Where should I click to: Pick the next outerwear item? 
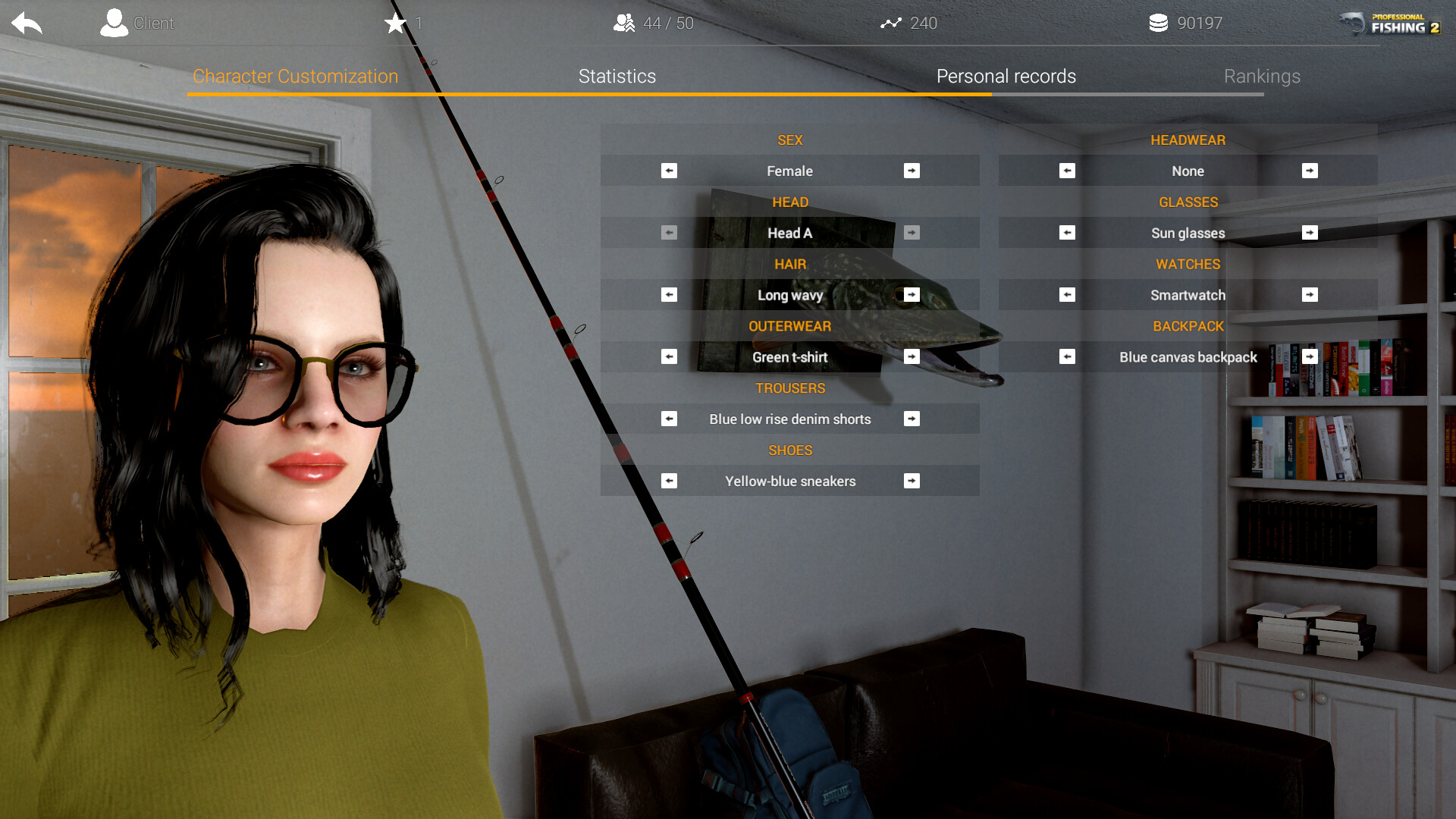tap(912, 357)
